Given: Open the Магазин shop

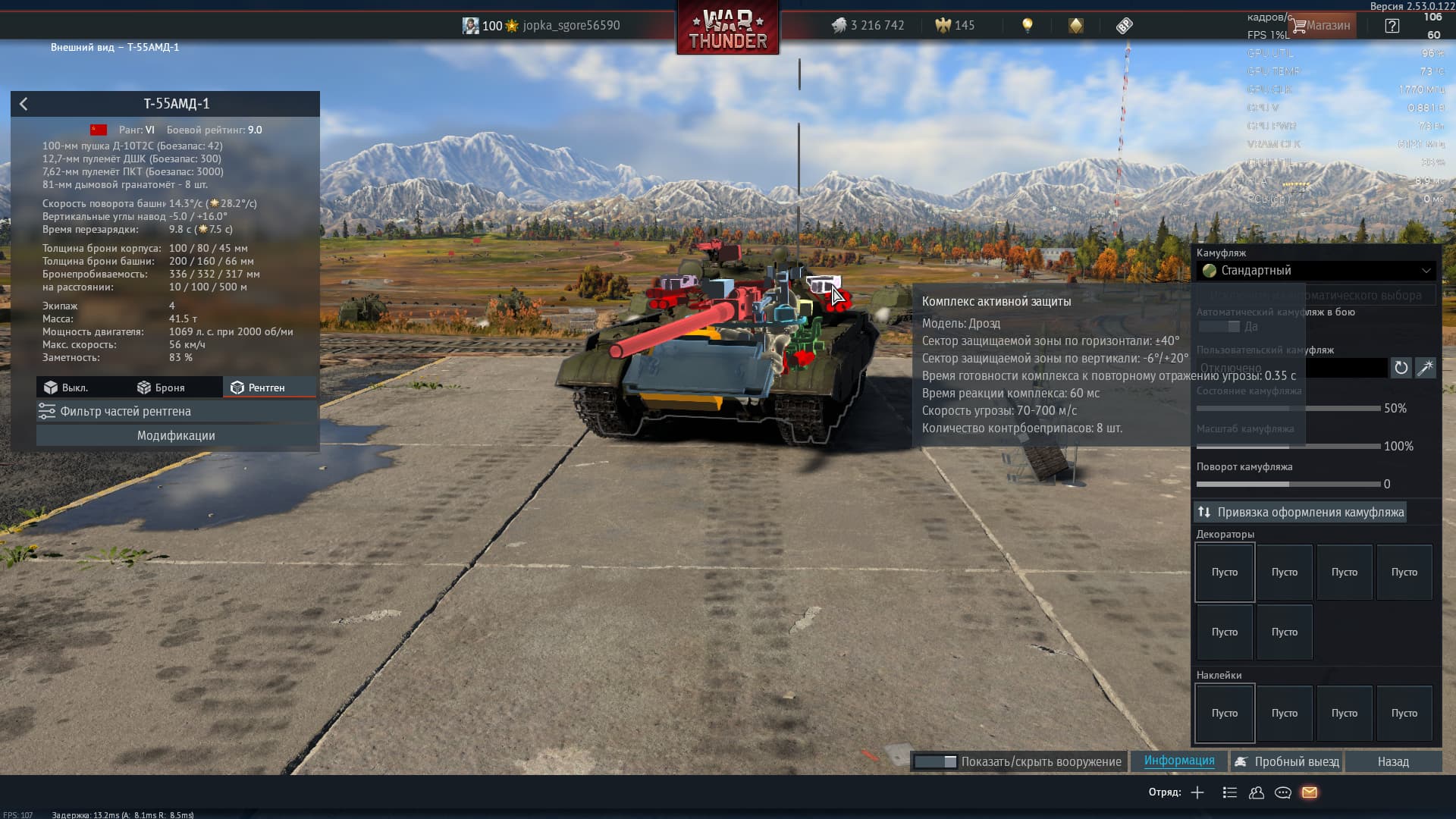Looking at the screenshot, I should (x=1321, y=25).
